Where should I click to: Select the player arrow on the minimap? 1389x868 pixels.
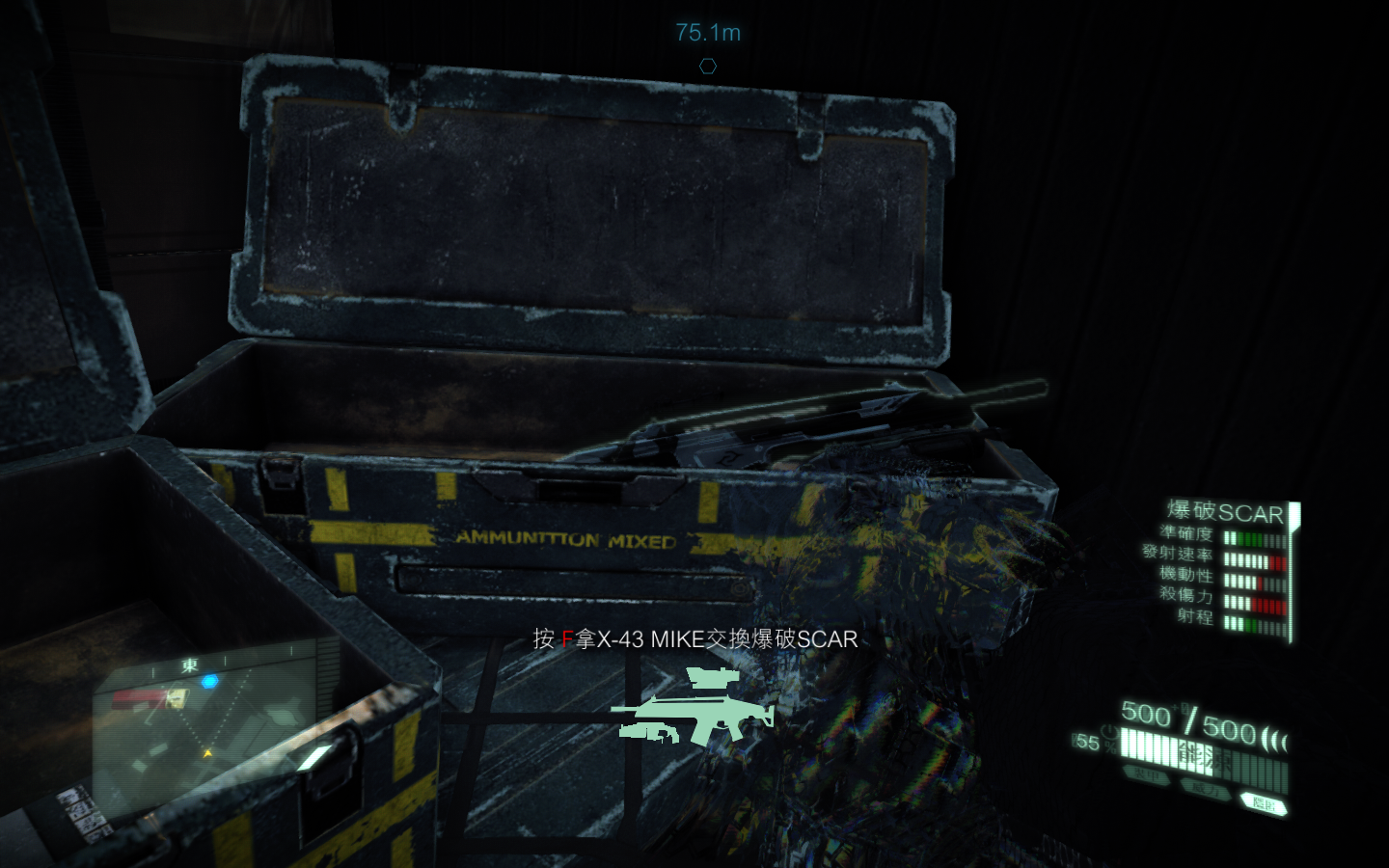(206, 753)
